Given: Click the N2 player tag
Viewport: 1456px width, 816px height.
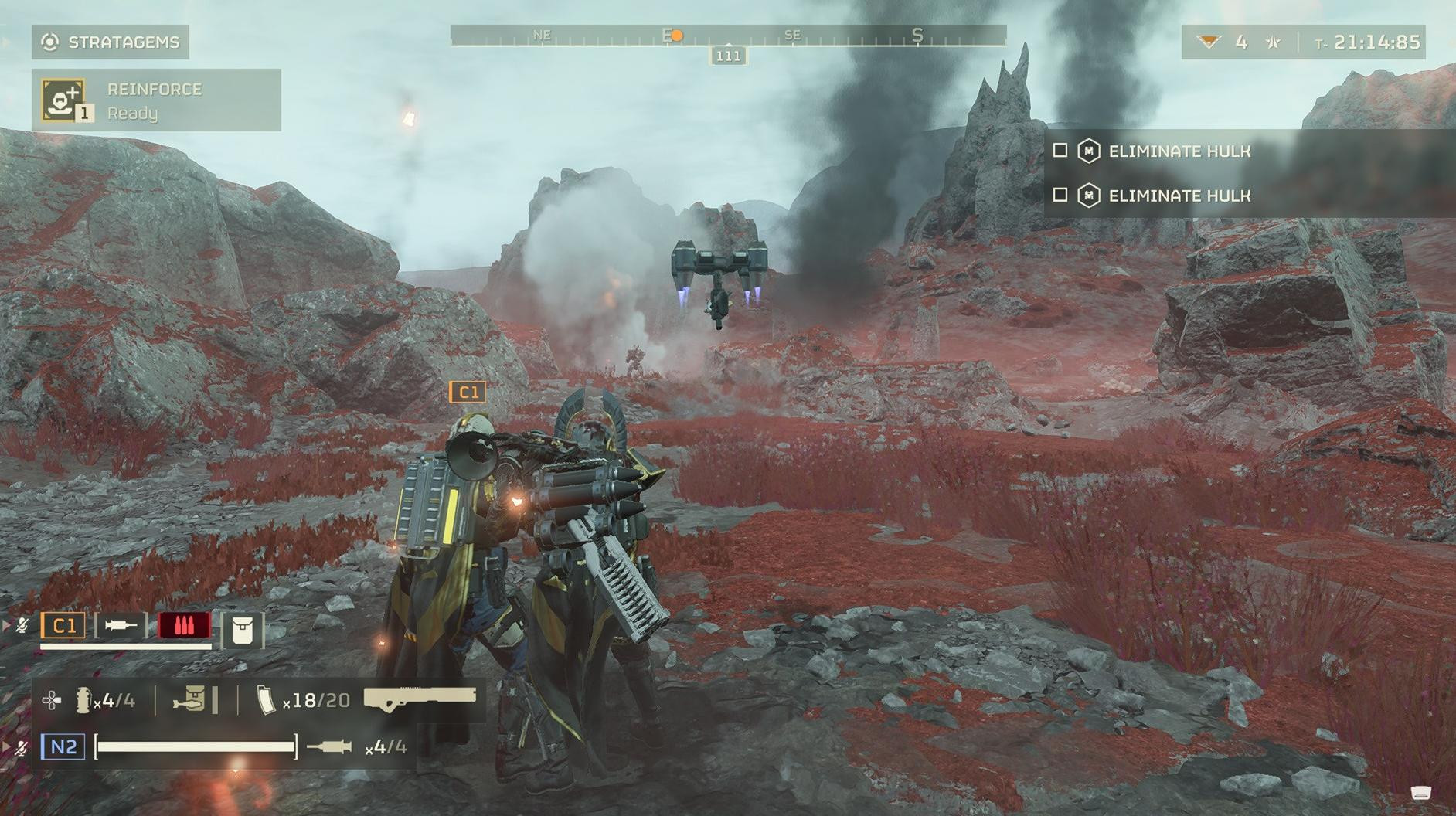Looking at the screenshot, I should click(x=63, y=746).
